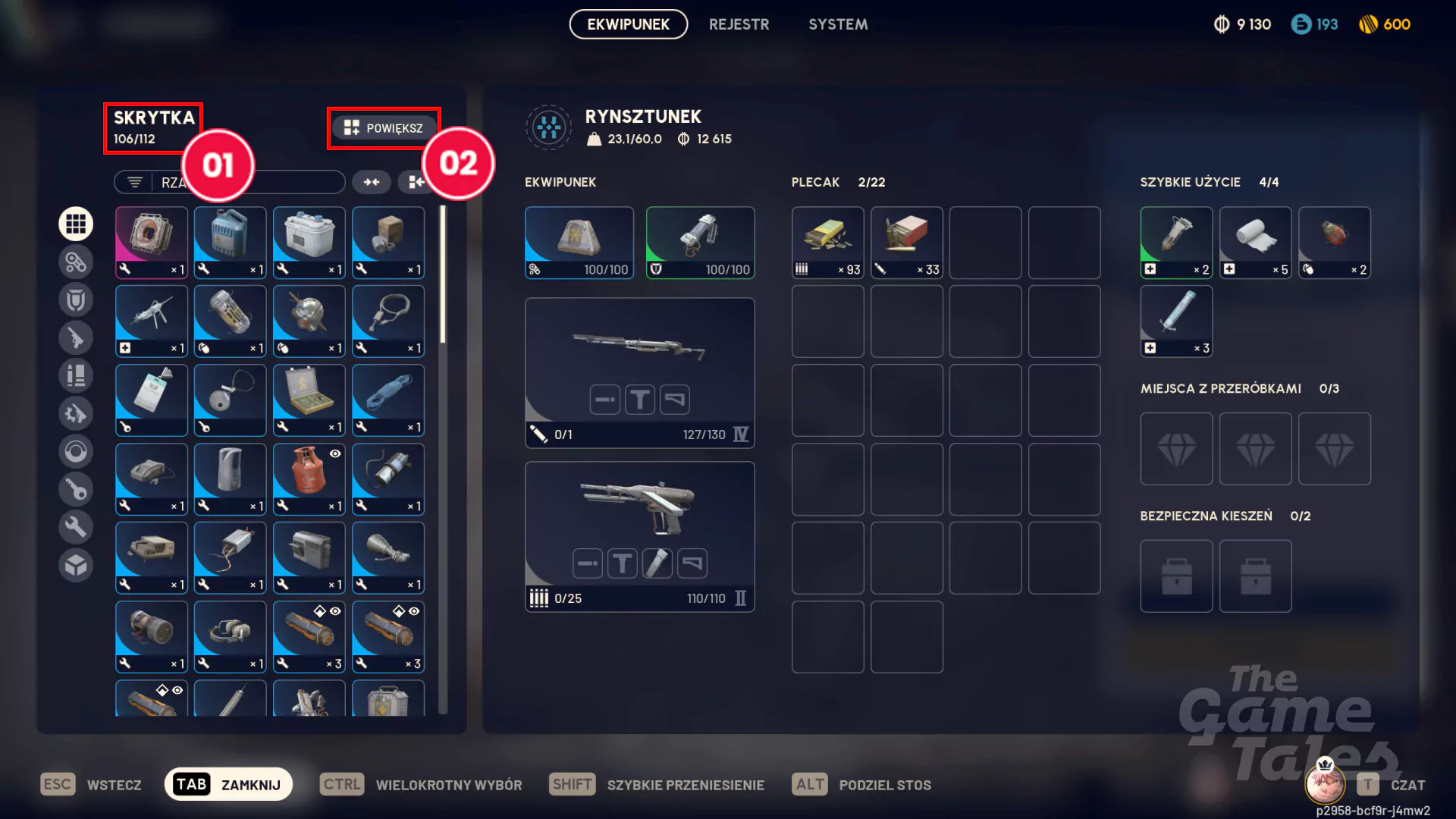Open the SYSTEM menu
The image size is (1456, 819).
tap(838, 24)
